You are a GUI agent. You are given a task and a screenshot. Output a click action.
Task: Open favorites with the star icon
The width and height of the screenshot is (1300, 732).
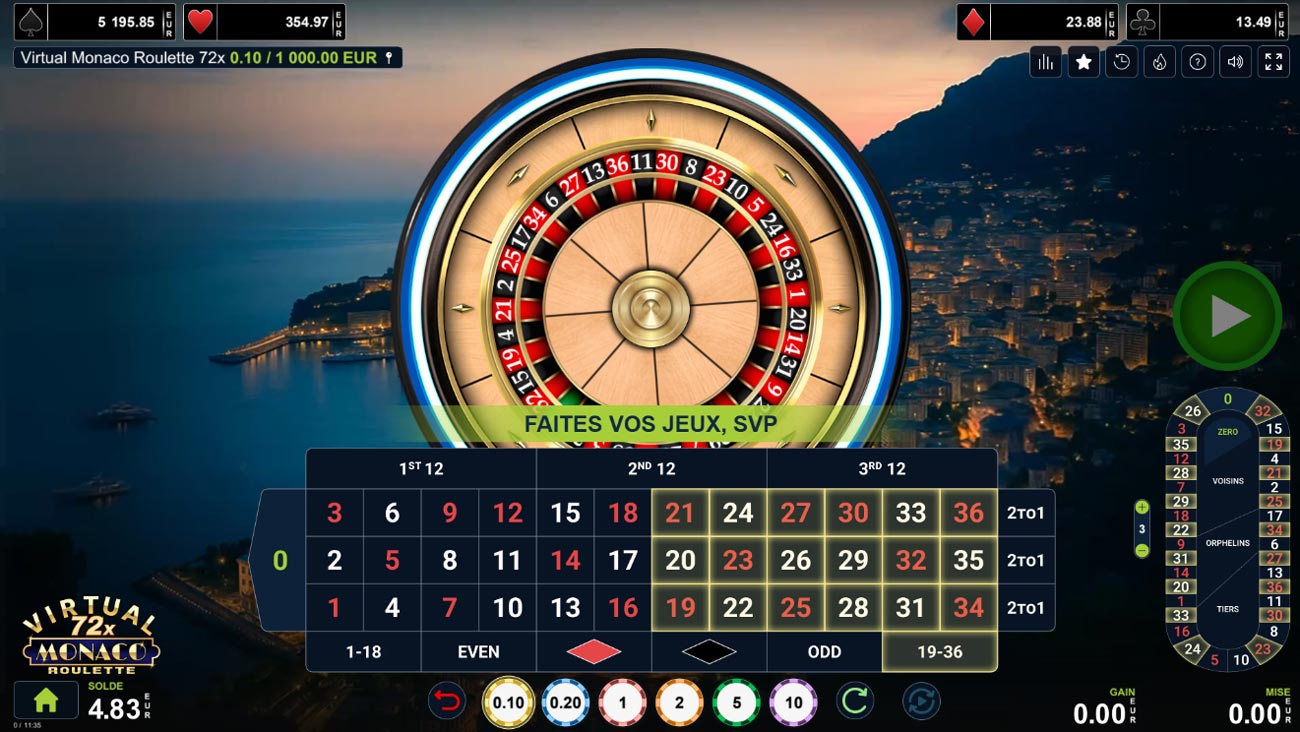point(1084,62)
